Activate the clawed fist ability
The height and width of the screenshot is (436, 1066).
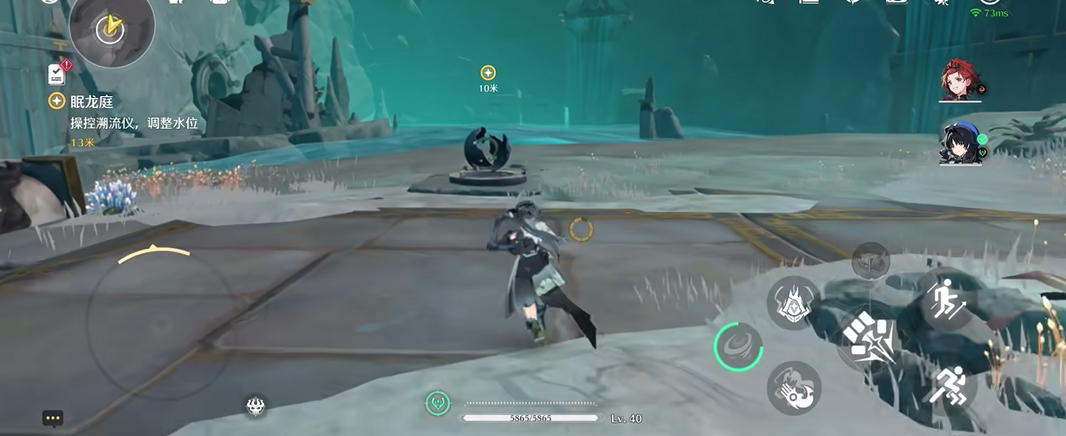(794, 388)
